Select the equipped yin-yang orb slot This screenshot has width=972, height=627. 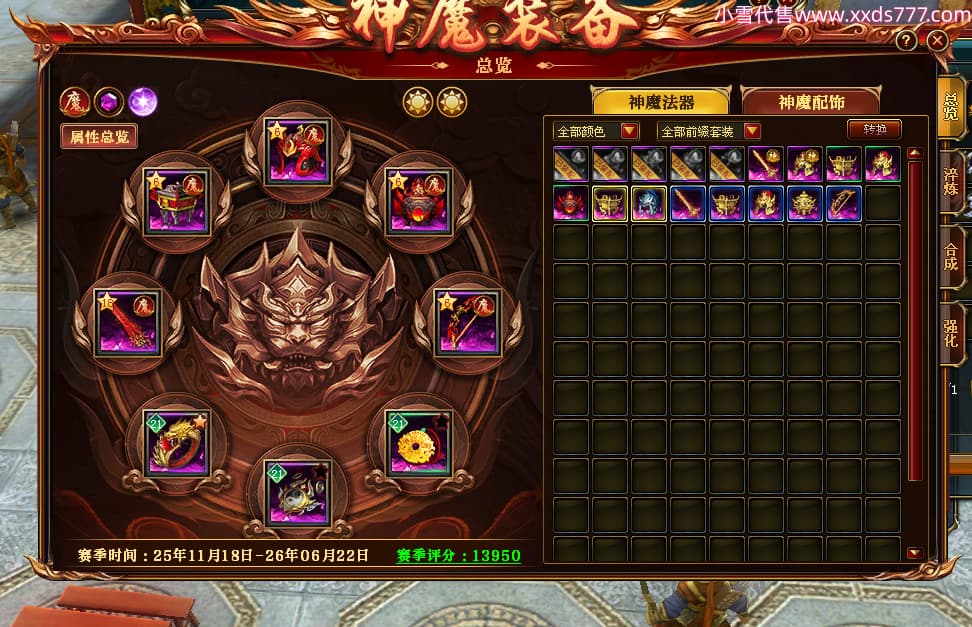pyautogui.click(x=298, y=492)
